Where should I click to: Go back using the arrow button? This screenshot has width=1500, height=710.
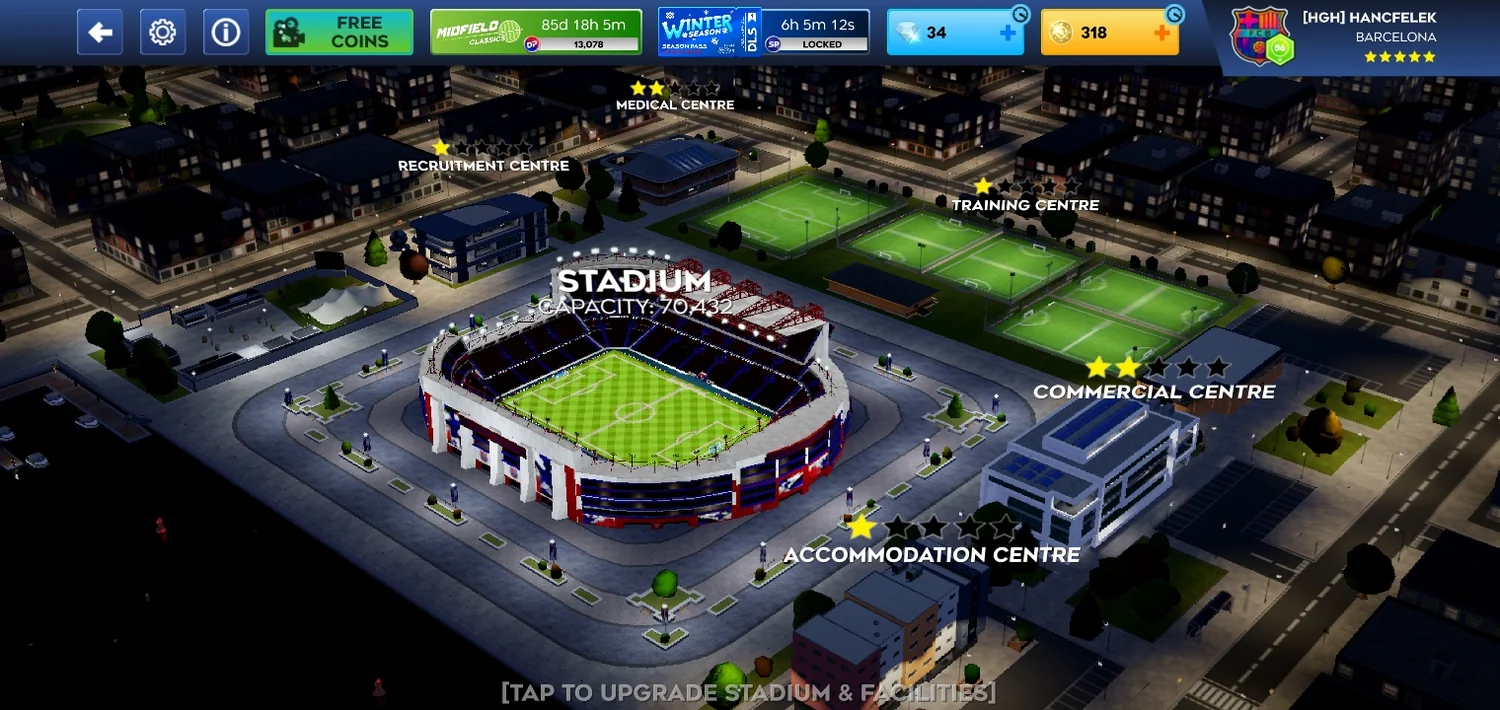100,33
